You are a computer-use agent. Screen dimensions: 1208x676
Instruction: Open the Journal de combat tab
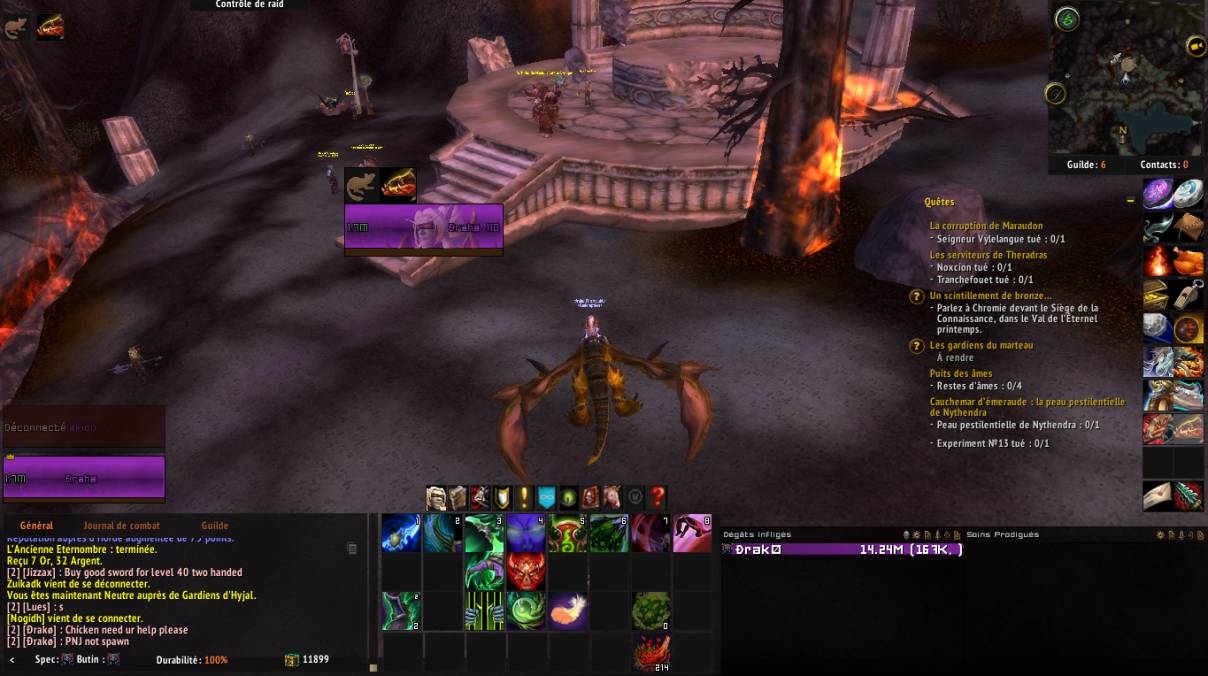tap(121, 525)
